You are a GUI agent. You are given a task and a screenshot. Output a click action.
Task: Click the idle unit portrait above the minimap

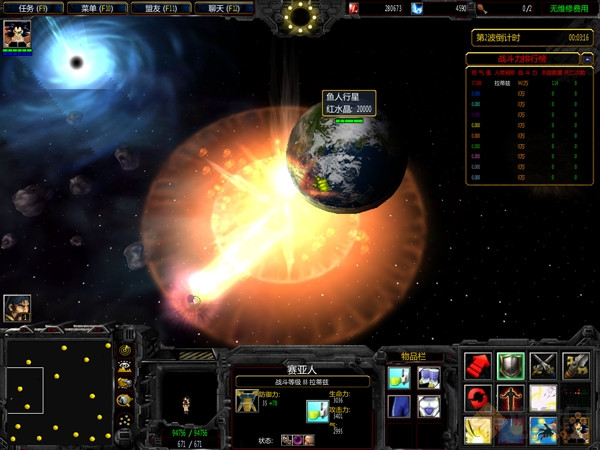(17, 308)
